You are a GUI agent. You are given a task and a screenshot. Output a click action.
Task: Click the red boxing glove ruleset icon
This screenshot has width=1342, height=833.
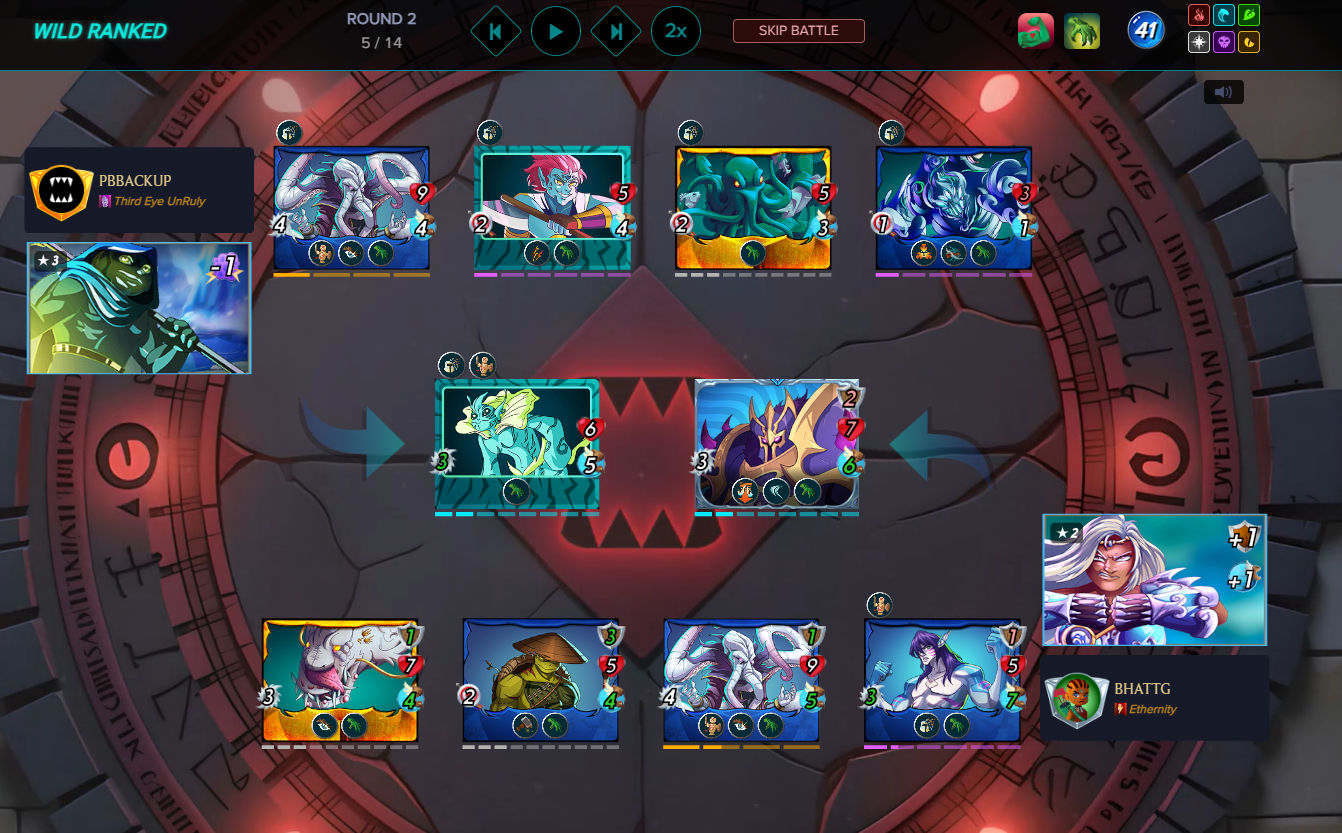click(x=1035, y=31)
